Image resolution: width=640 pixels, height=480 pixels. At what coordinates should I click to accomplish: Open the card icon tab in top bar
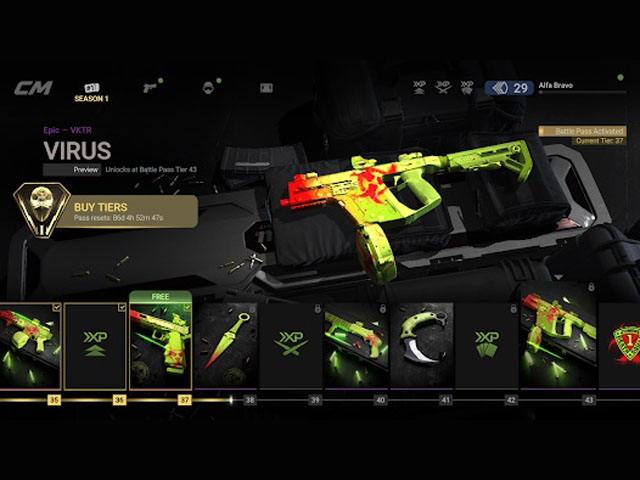[x=266, y=88]
